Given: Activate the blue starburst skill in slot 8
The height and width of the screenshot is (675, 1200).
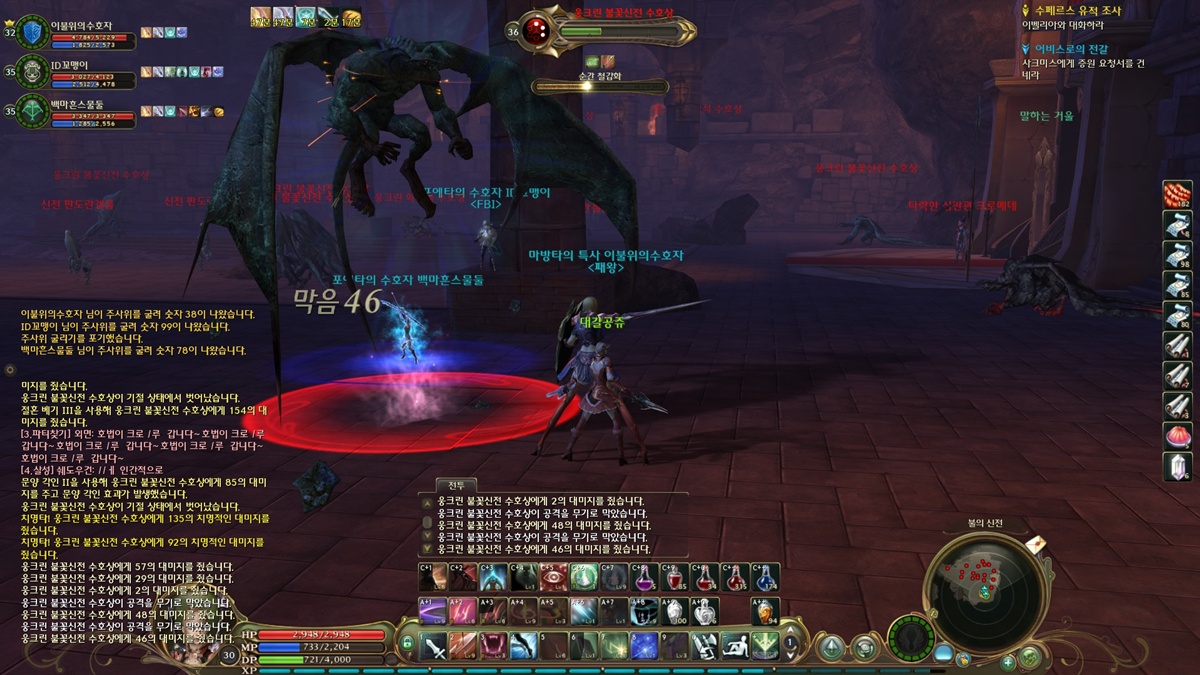Looking at the screenshot, I should click(644, 647).
